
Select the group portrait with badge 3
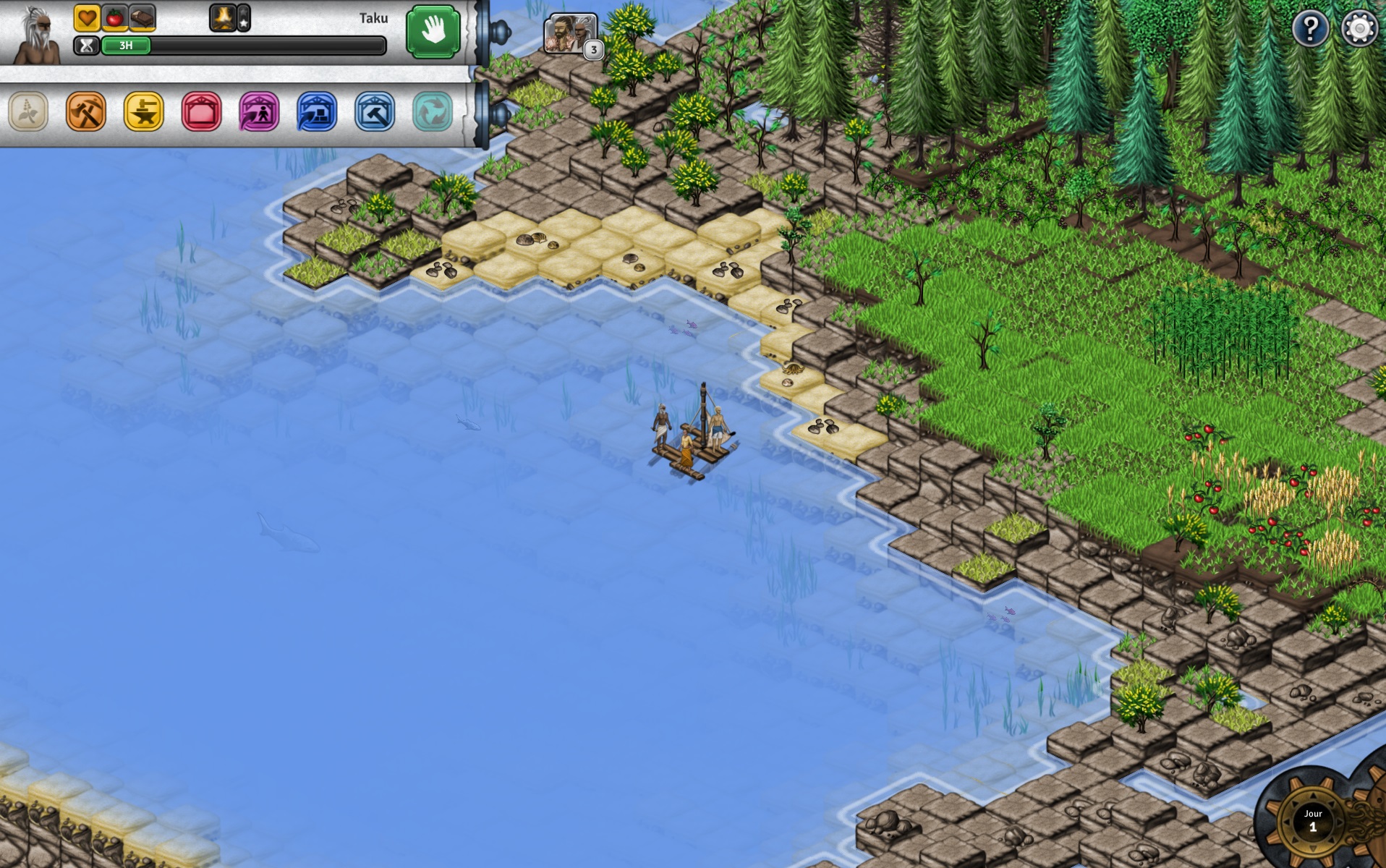[571, 33]
